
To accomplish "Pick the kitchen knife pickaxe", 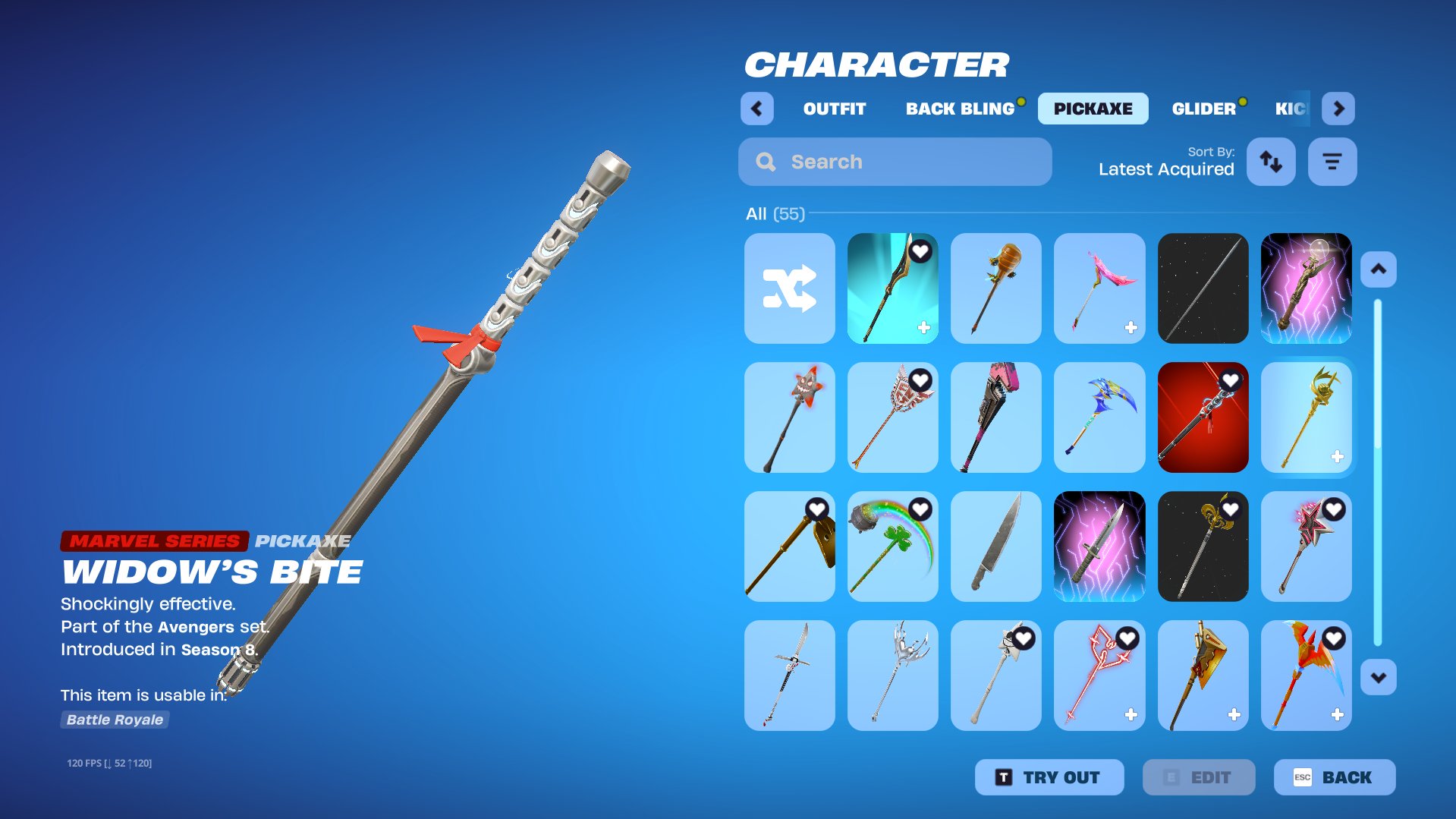I will pos(995,547).
